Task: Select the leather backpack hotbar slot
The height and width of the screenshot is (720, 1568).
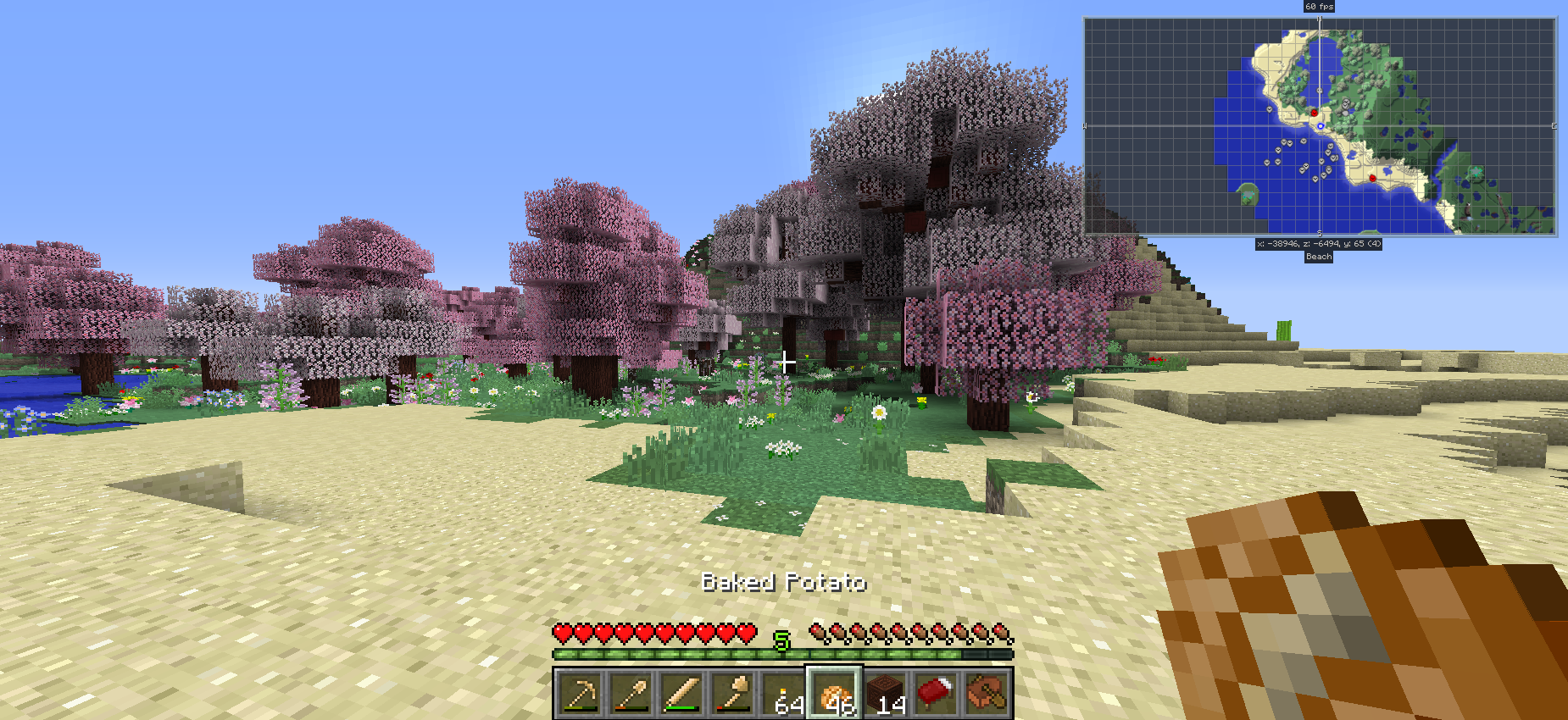Action: pyautogui.click(x=987, y=694)
